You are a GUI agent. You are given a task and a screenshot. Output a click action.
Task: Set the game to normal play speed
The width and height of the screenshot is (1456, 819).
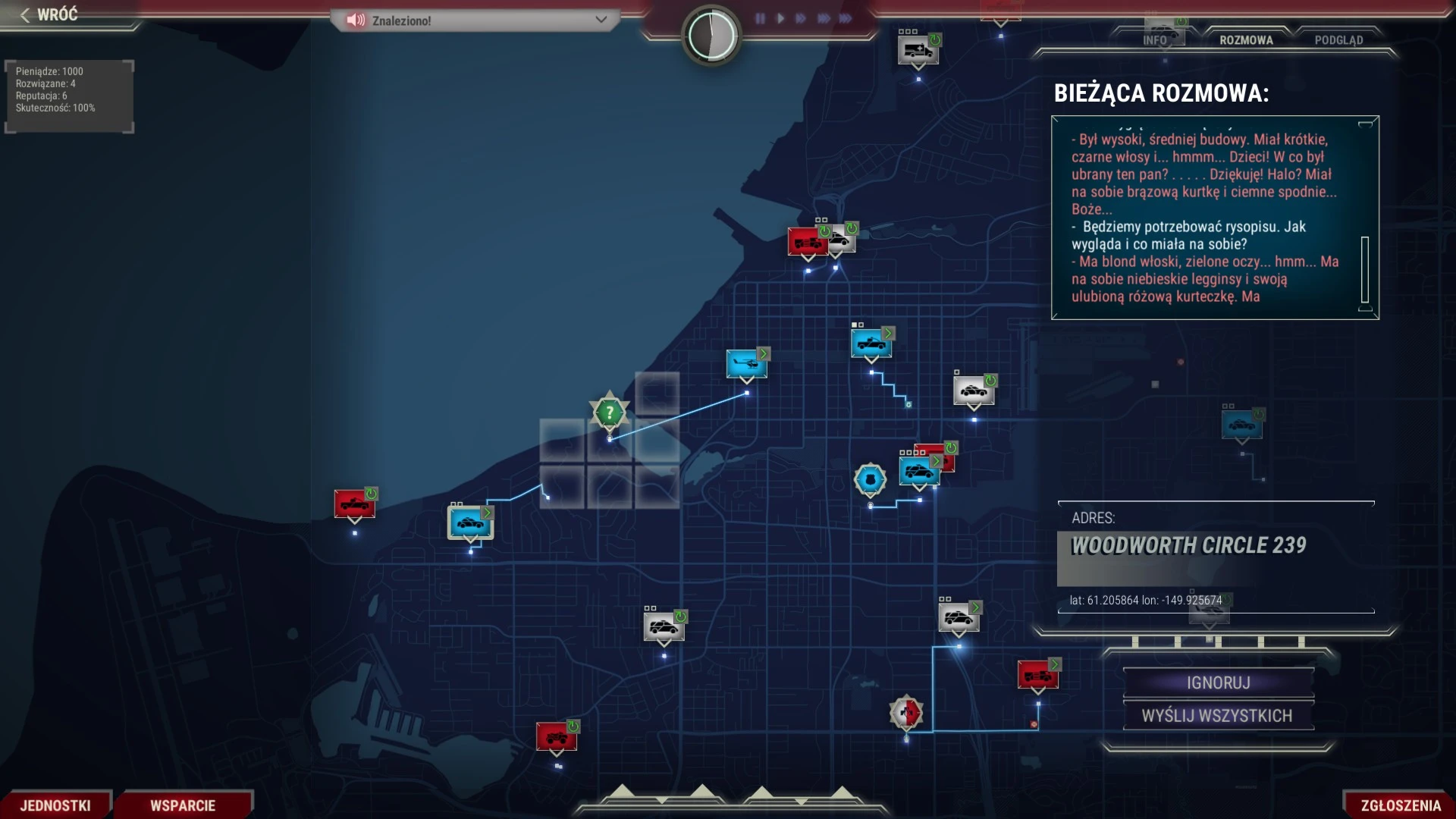pos(780,18)
